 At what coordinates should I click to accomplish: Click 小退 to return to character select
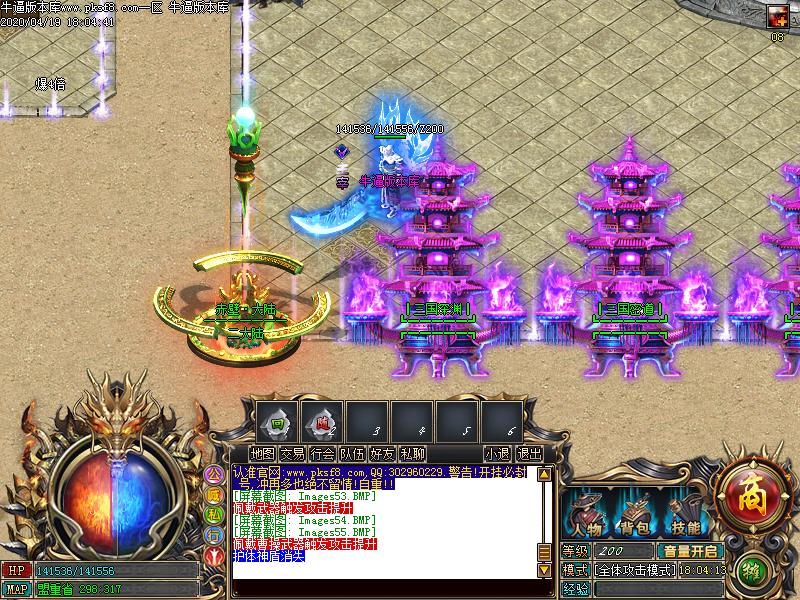pyautogui.click(x=497, y=454)
